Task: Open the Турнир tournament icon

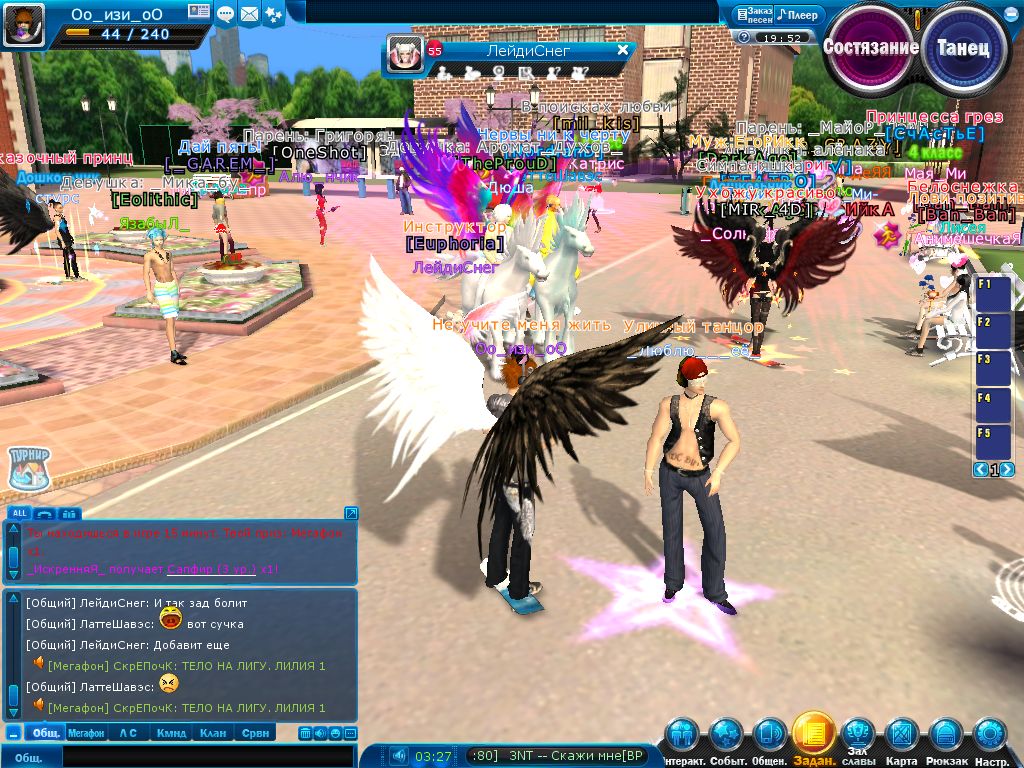Action: coord(28,469)
